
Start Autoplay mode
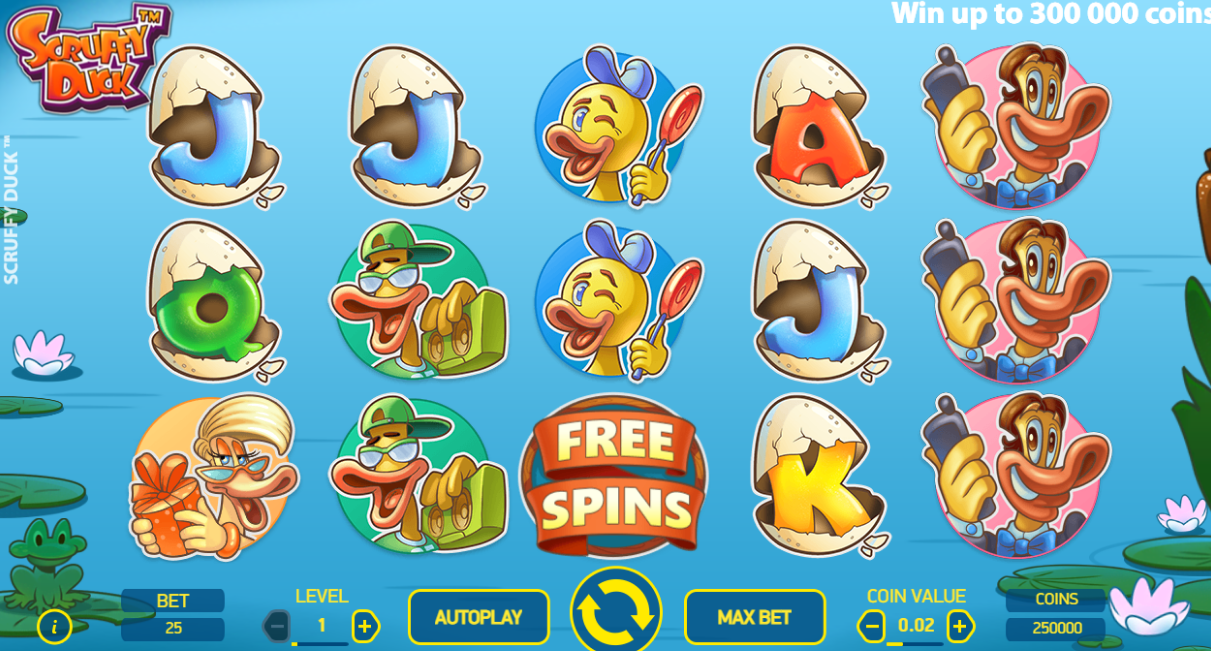pyautogui.click(x=478, y=617)
